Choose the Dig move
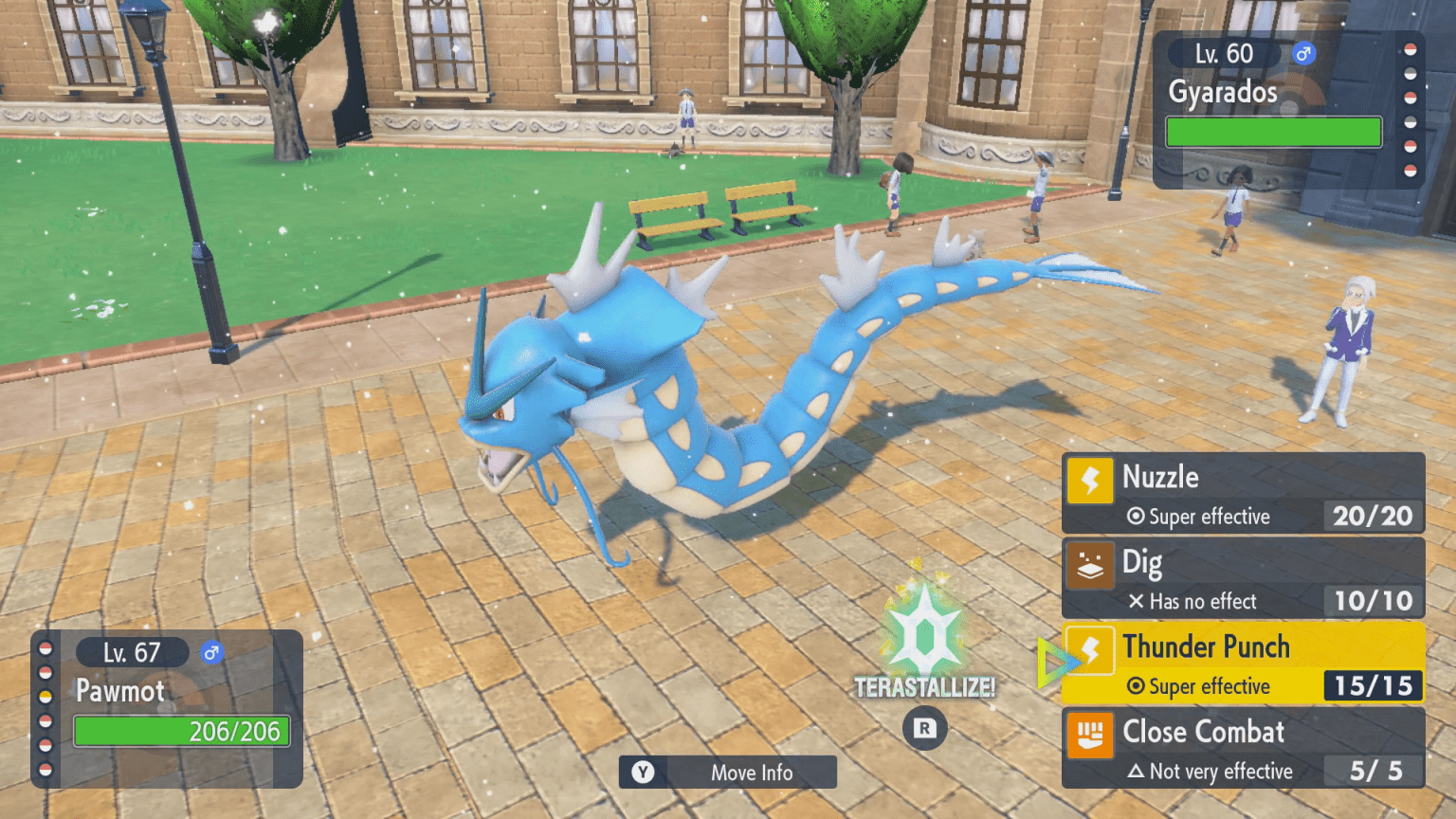The height and width of the screenshot is (819, 1456). click(x=1243, y=579)
